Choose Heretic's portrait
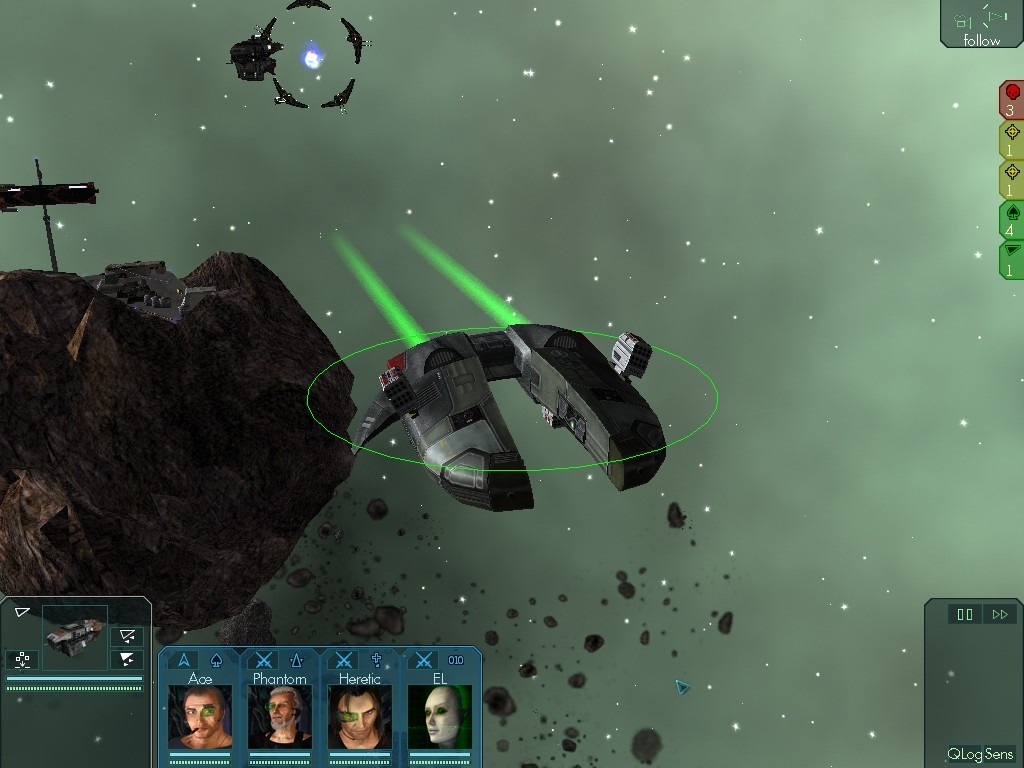Viewport: 1024px width, 768px height. [x=360, y=716]
